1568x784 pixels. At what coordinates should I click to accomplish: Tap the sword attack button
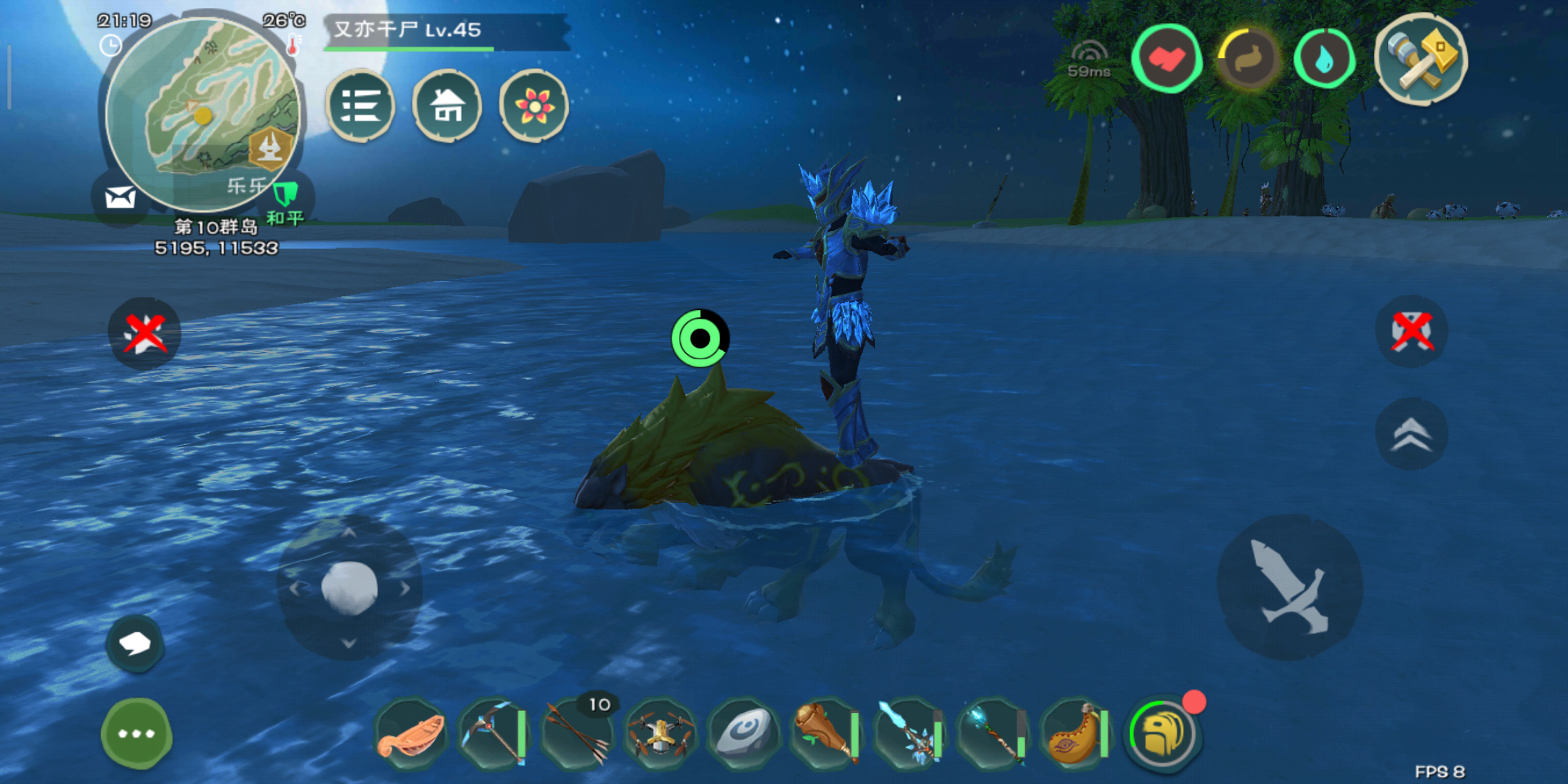(1289, 588)
